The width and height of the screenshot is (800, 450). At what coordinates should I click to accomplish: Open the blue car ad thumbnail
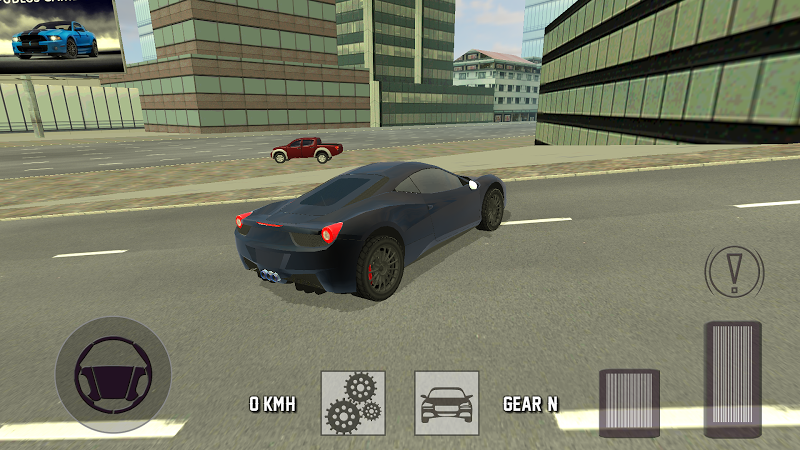coord(61,36)
